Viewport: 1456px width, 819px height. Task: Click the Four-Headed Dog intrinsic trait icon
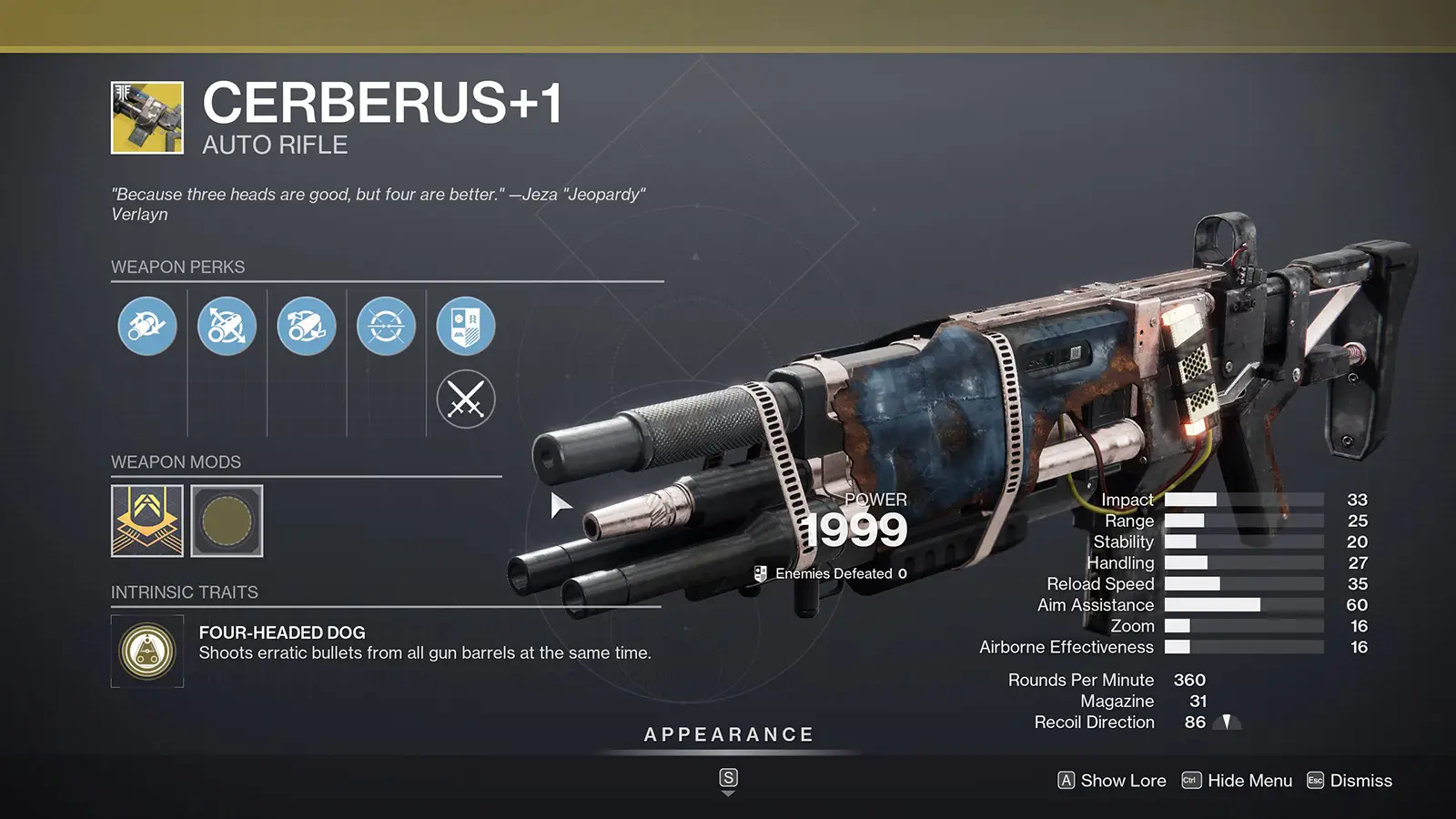[147, 648]
